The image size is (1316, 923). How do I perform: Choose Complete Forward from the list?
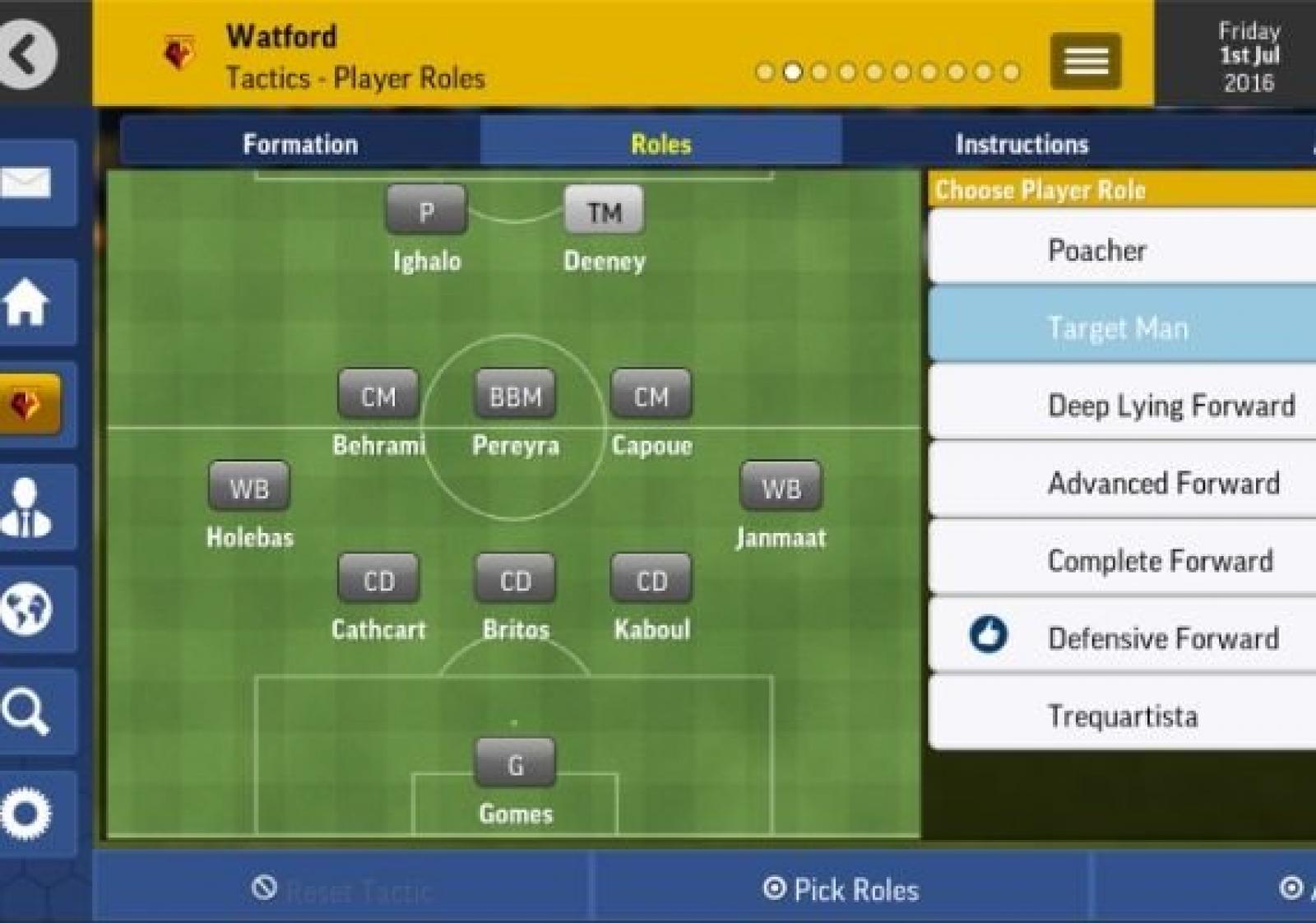(x=1122, y=560)
